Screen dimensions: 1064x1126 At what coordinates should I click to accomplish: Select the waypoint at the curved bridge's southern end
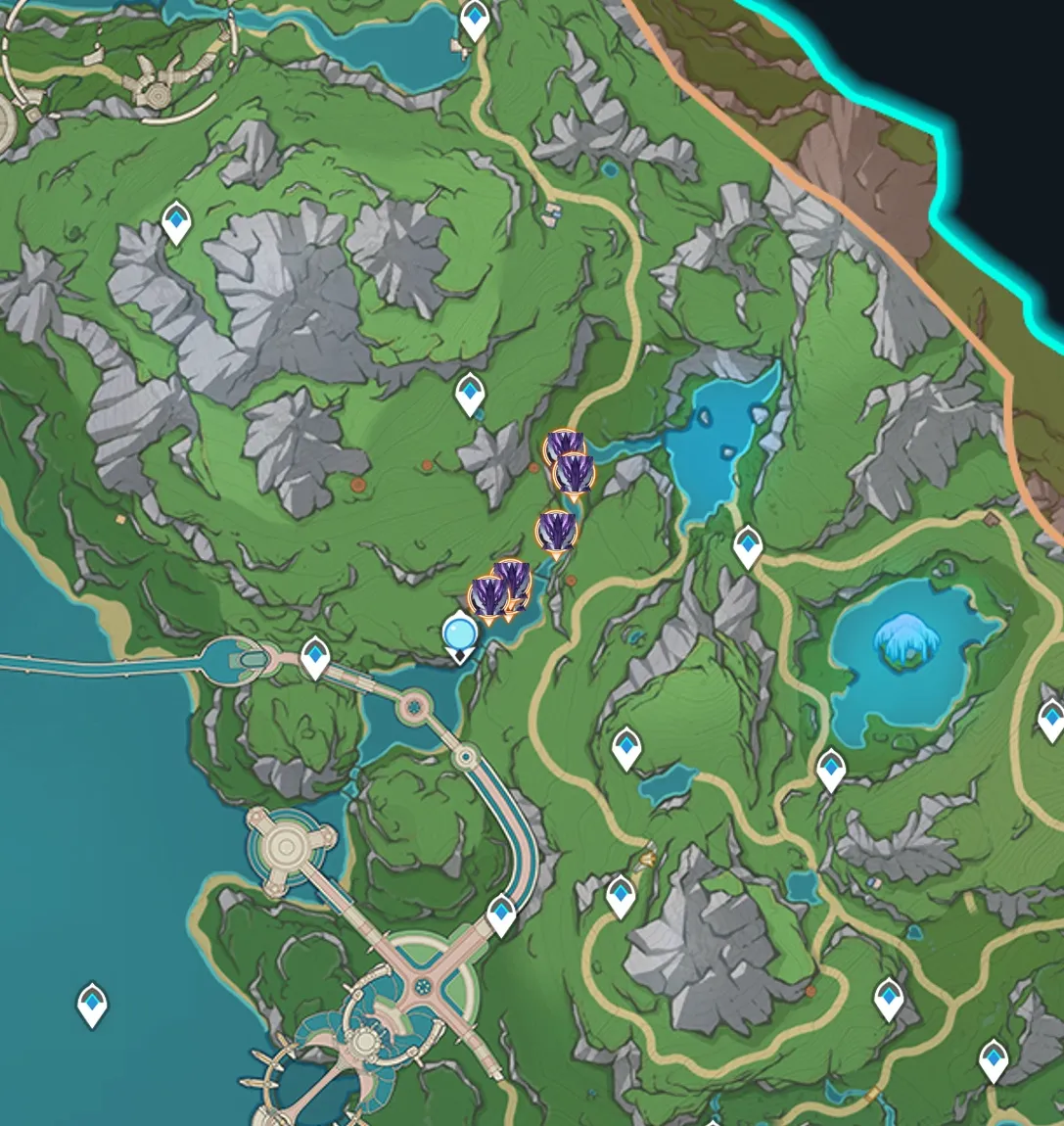point(501,915)
